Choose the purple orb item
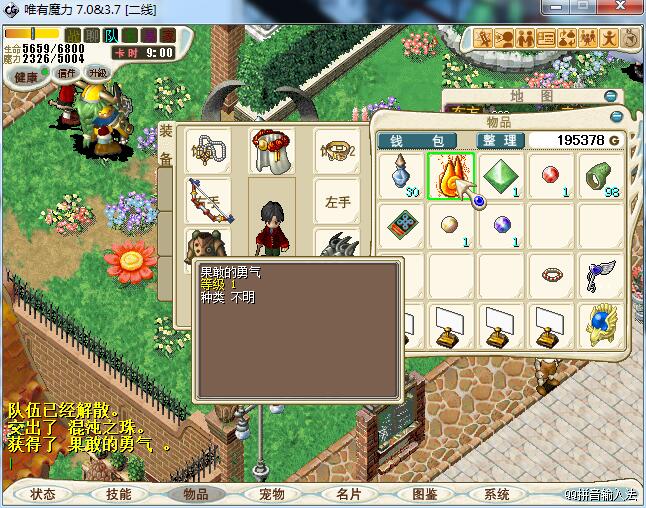 500,224
